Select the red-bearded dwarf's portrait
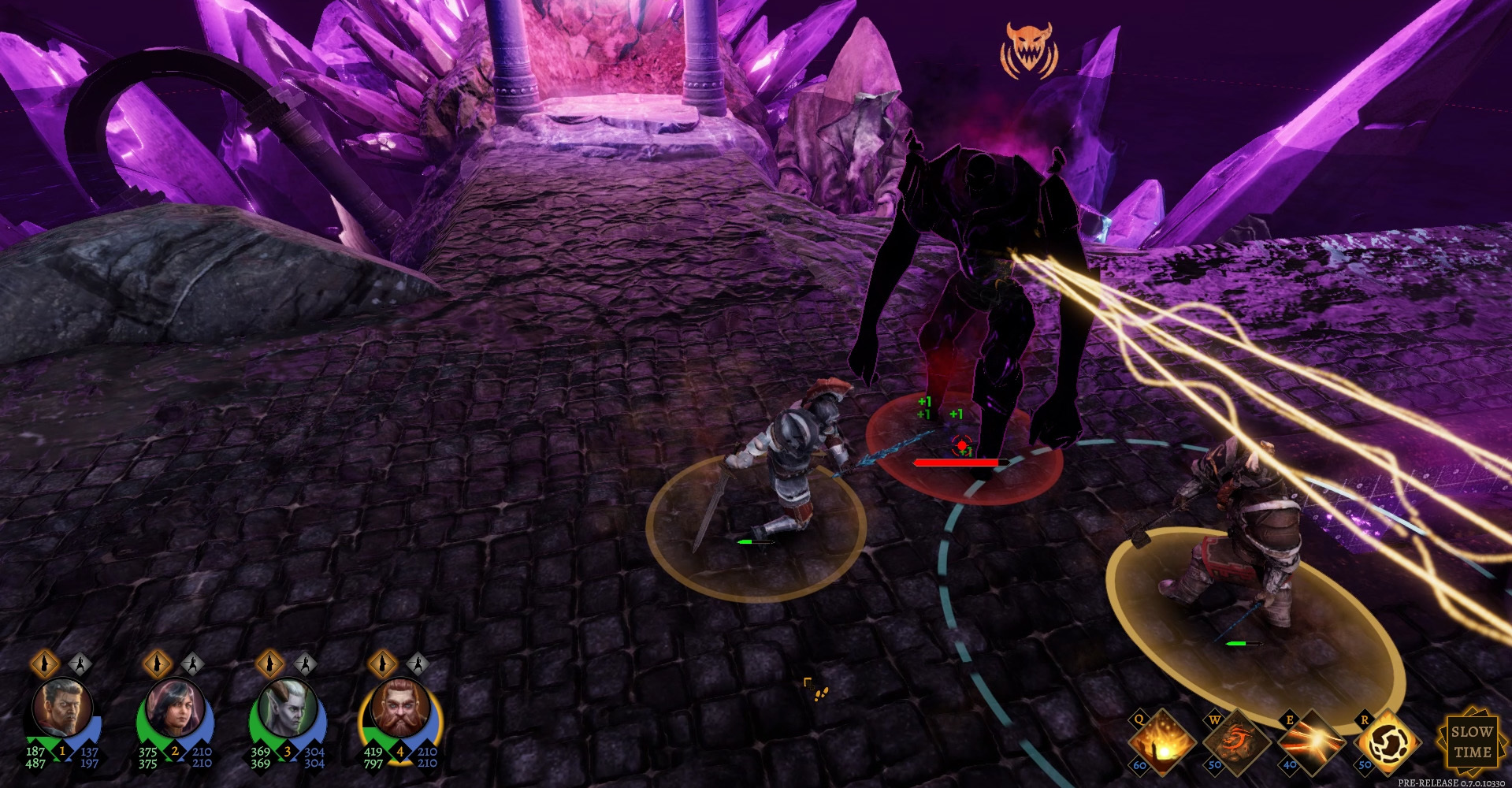This screenshot has height=788, width=1512. pyautogui.click(x=398, y=708)
